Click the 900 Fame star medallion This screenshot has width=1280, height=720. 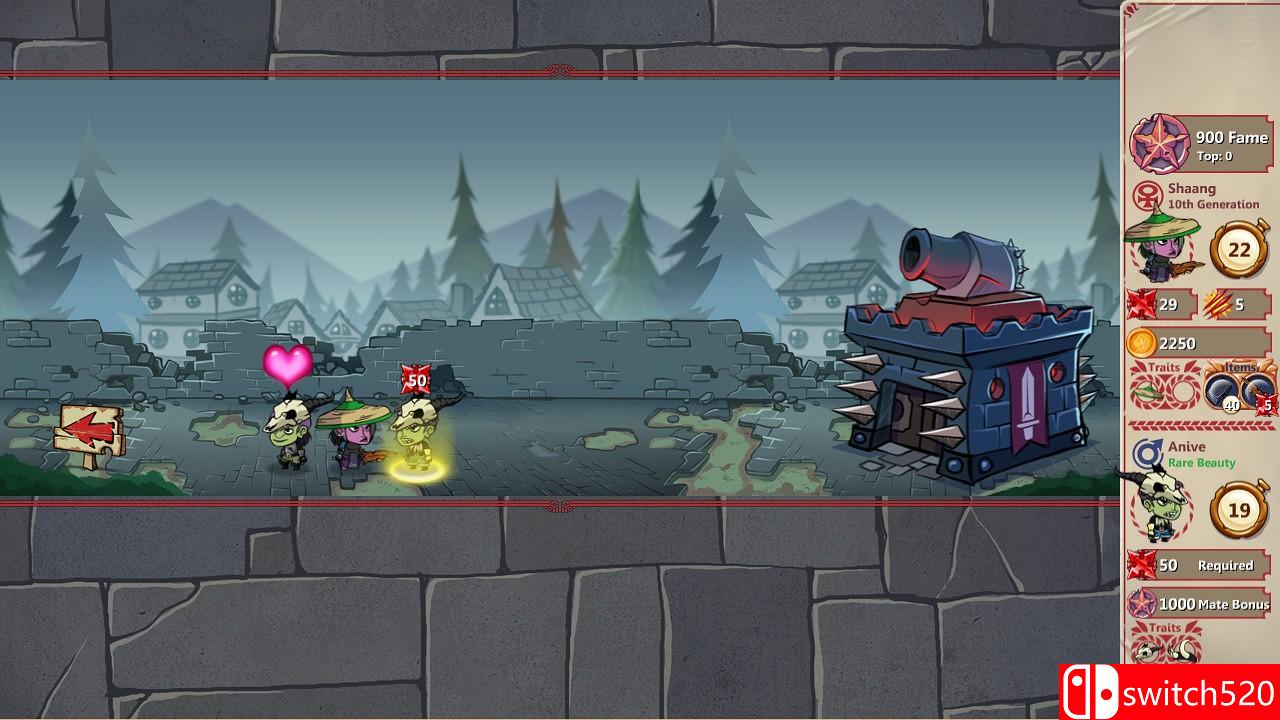[1159, 144]
